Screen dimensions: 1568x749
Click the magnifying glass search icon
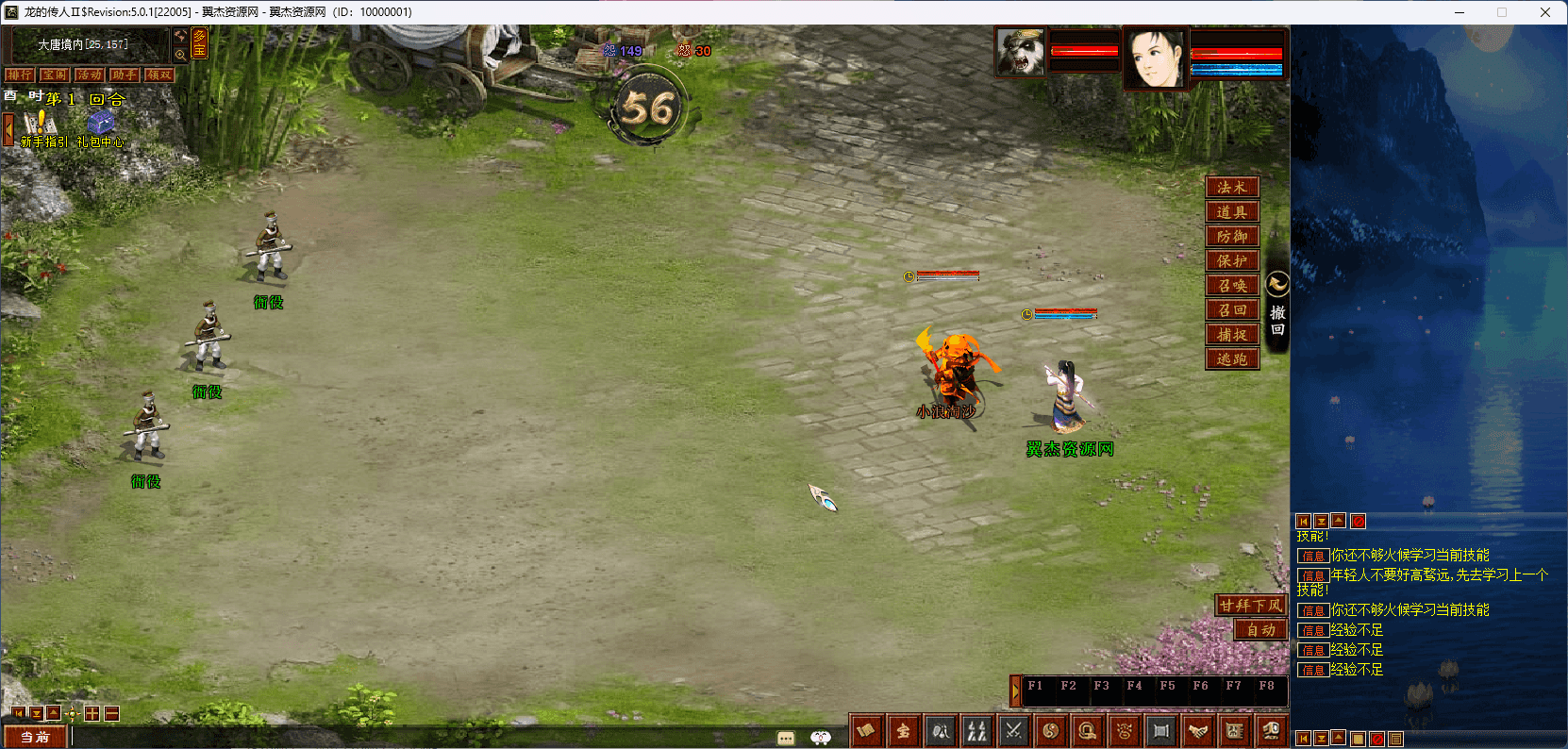[180, 55]
